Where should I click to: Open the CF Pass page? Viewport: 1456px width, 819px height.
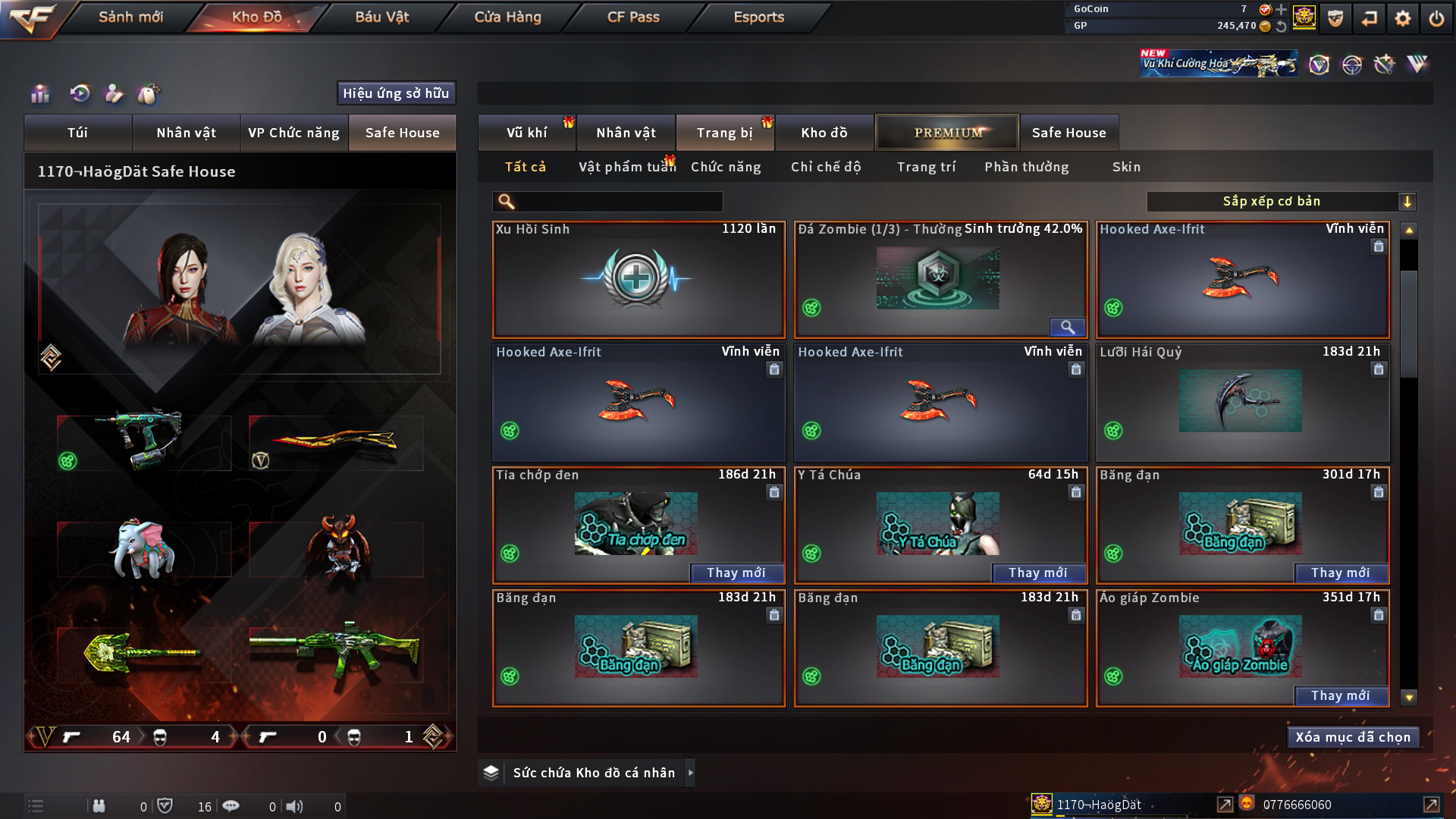633,17
